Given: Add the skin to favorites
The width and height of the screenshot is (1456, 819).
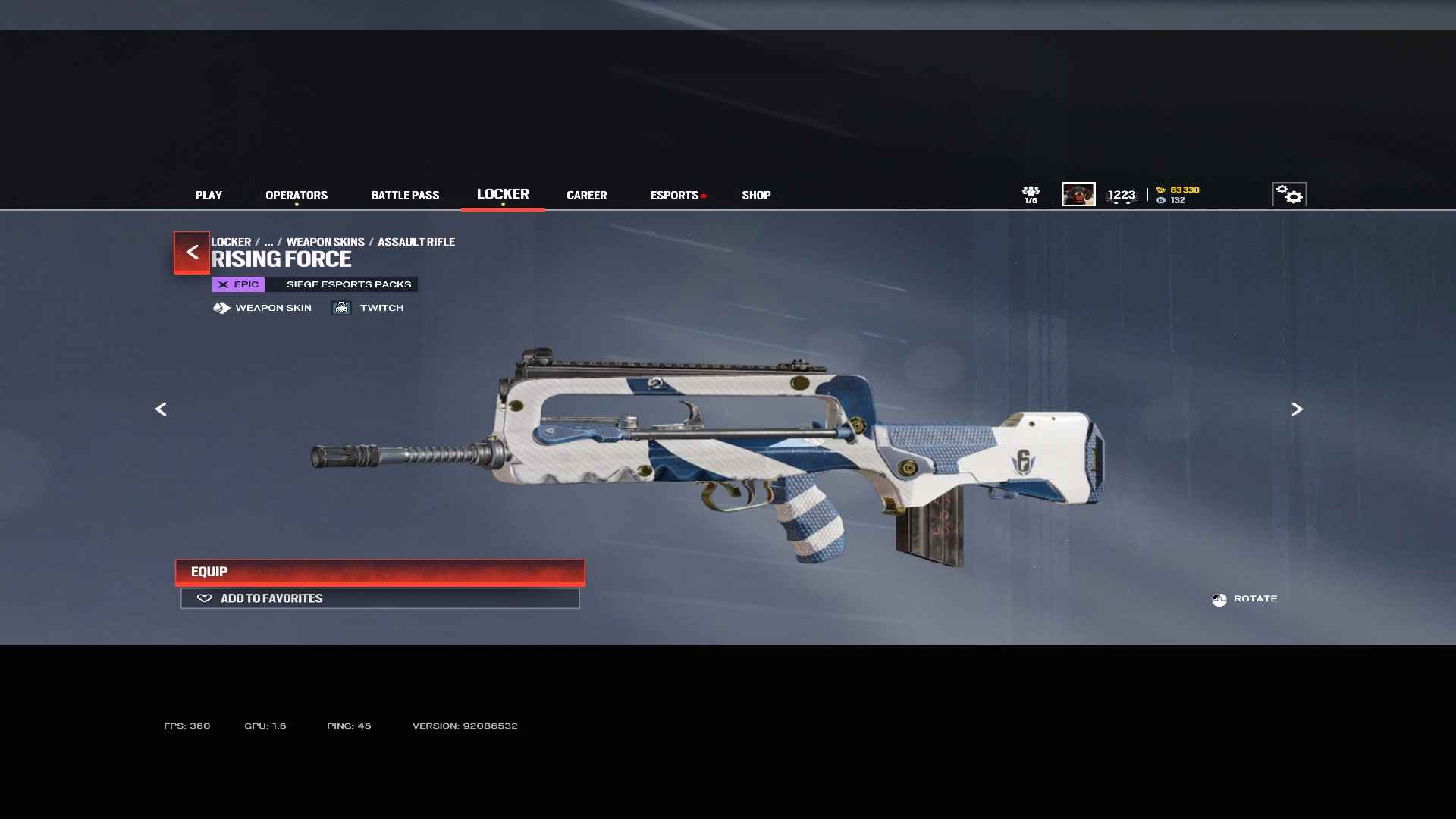Looking at the screenshot, I should (x=380, y=598).
